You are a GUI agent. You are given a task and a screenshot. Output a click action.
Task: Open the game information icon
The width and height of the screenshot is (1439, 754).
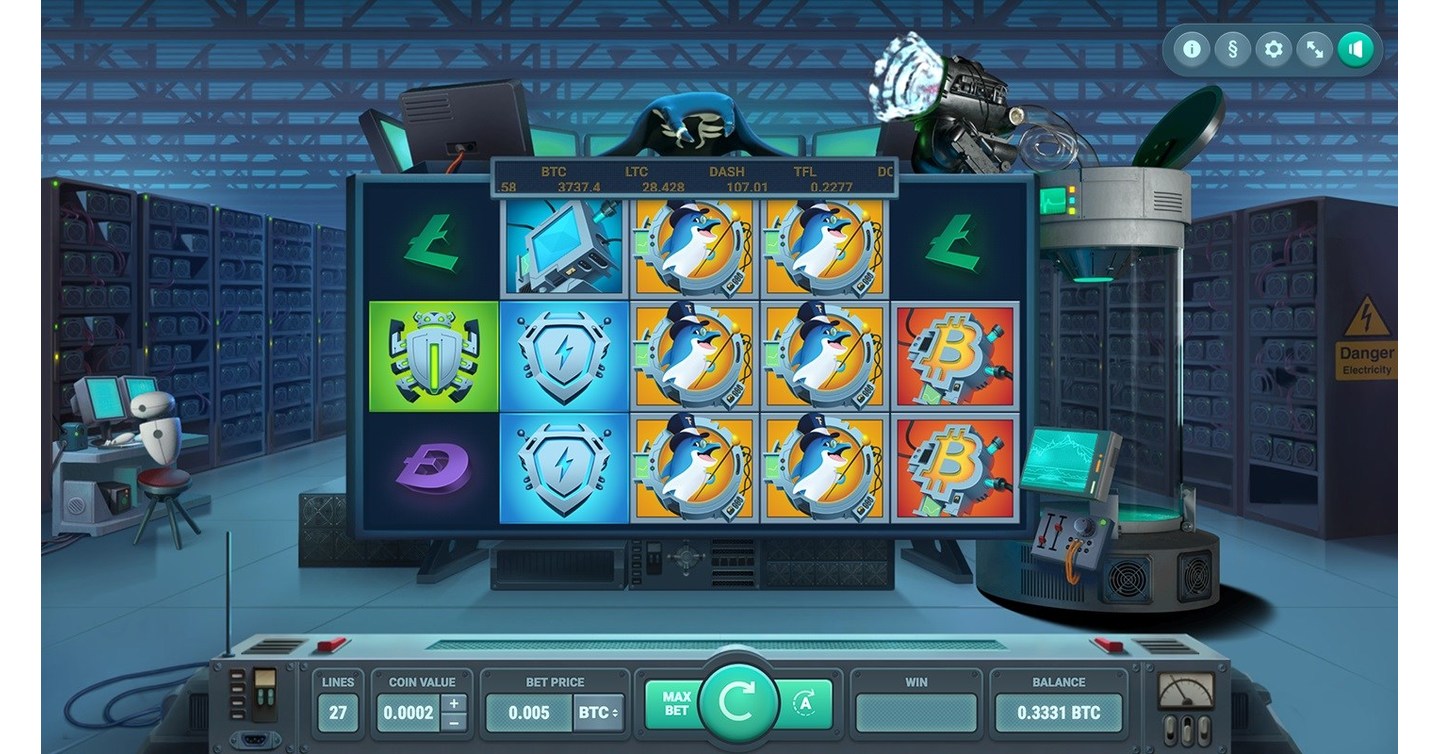coord(1190,48)
